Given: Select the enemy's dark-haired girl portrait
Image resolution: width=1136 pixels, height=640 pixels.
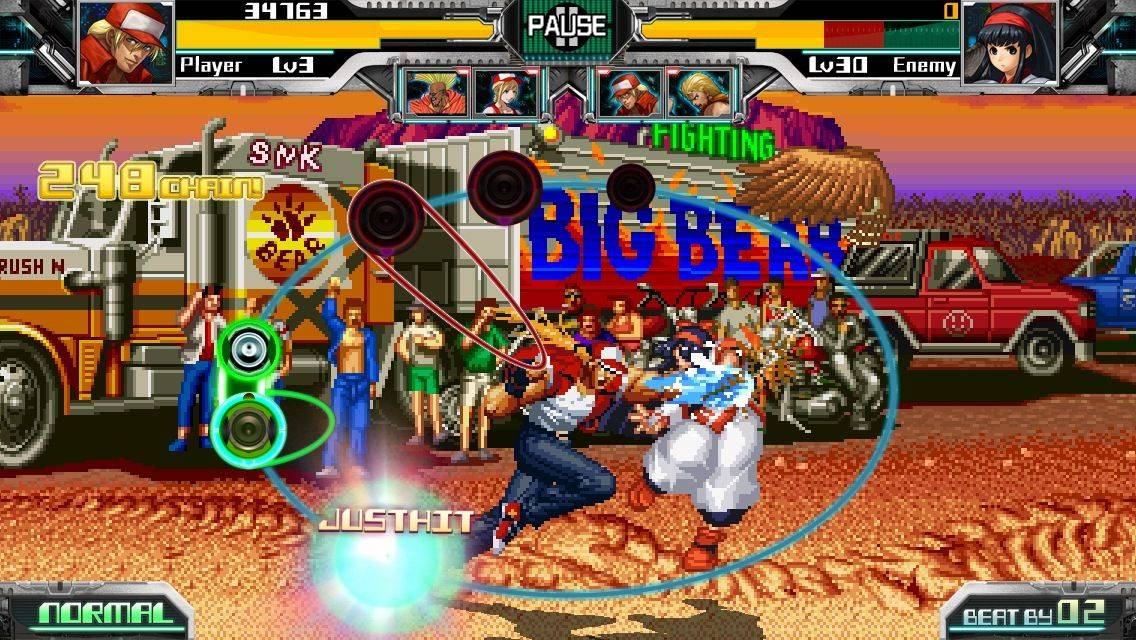Looking at the screenshot, I should click(x=1008, y=42).
